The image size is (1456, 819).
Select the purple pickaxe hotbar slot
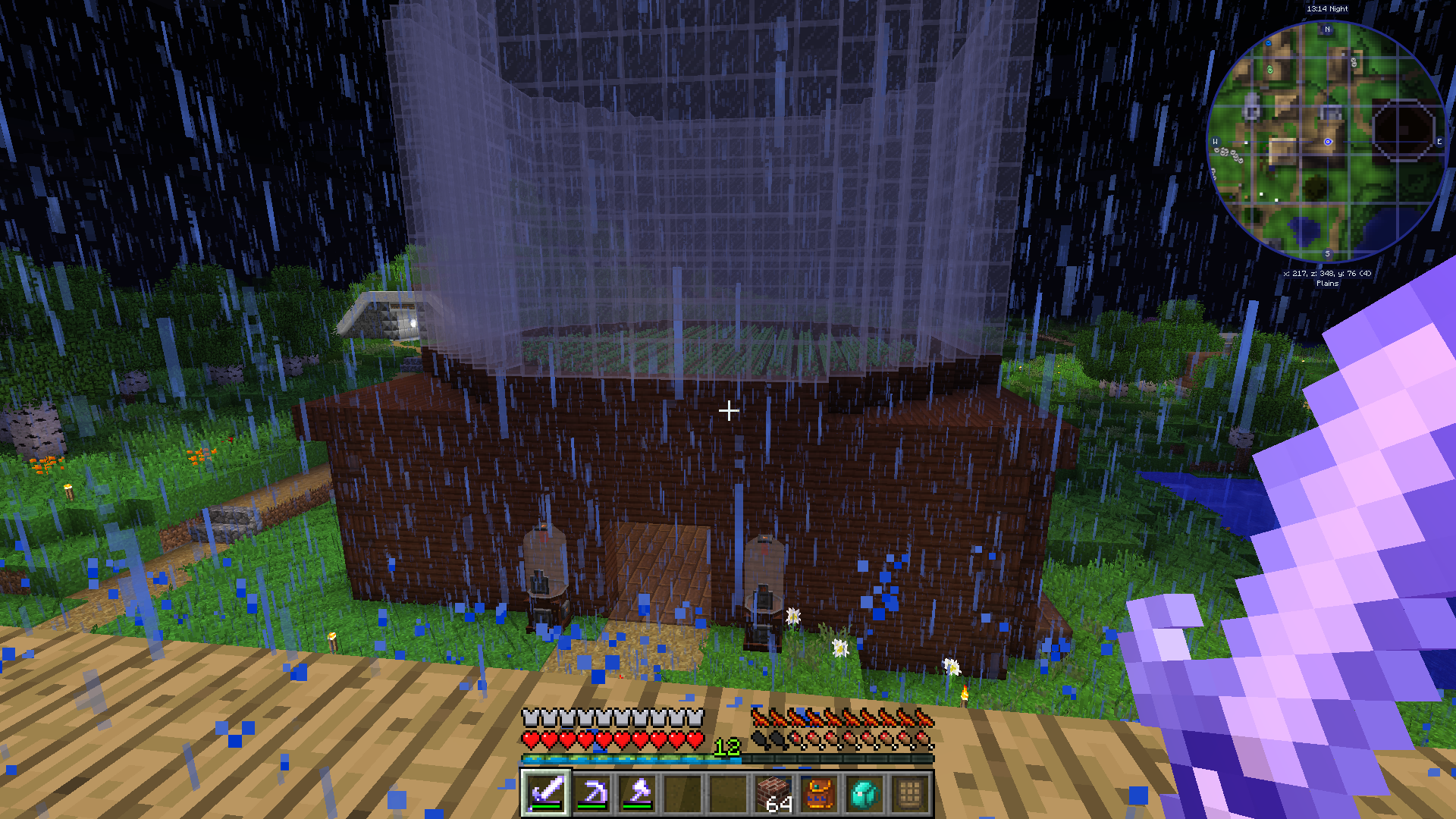pos(591,793)
